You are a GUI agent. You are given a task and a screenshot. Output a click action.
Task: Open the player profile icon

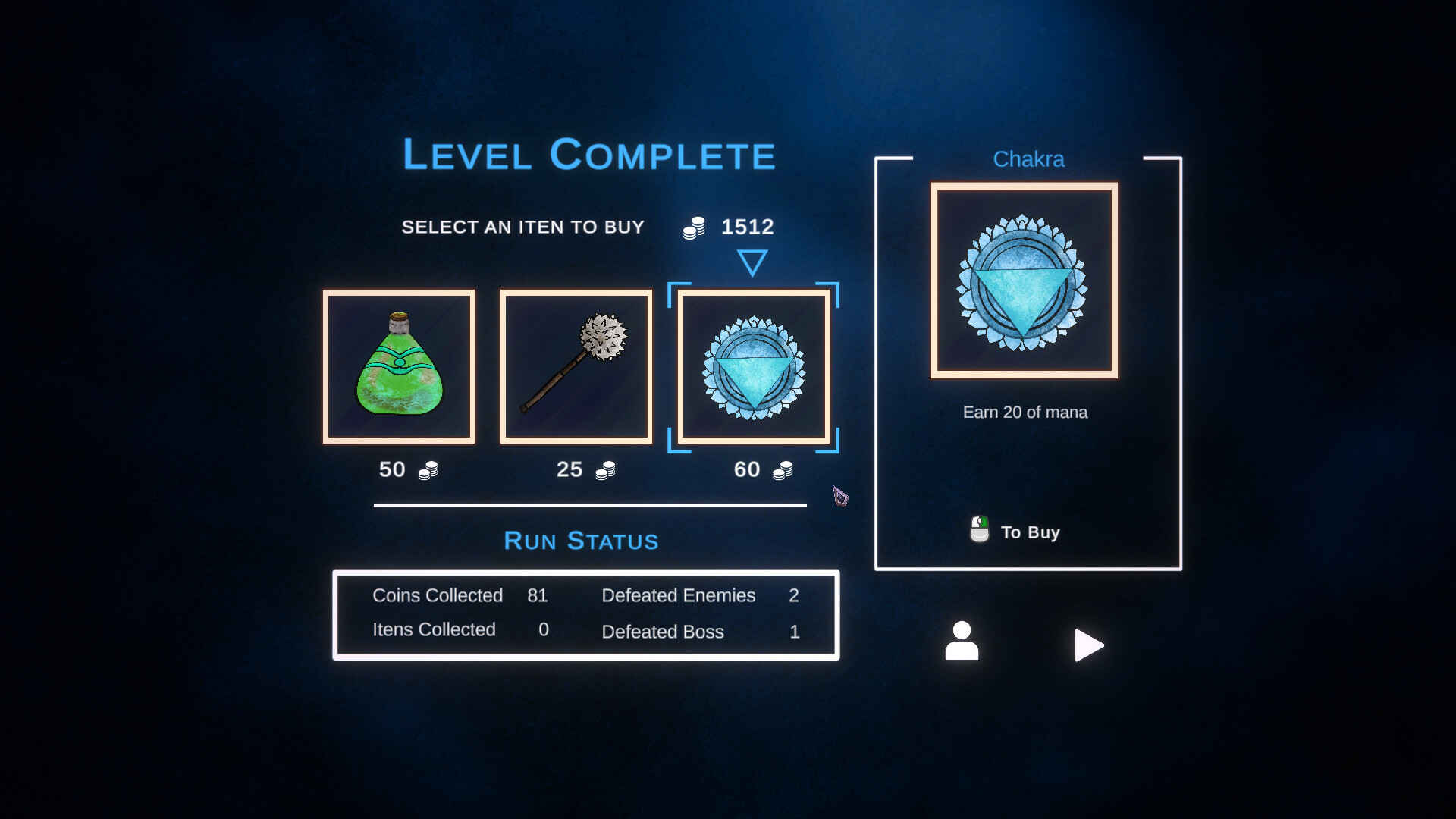click(x=962, y=641)
